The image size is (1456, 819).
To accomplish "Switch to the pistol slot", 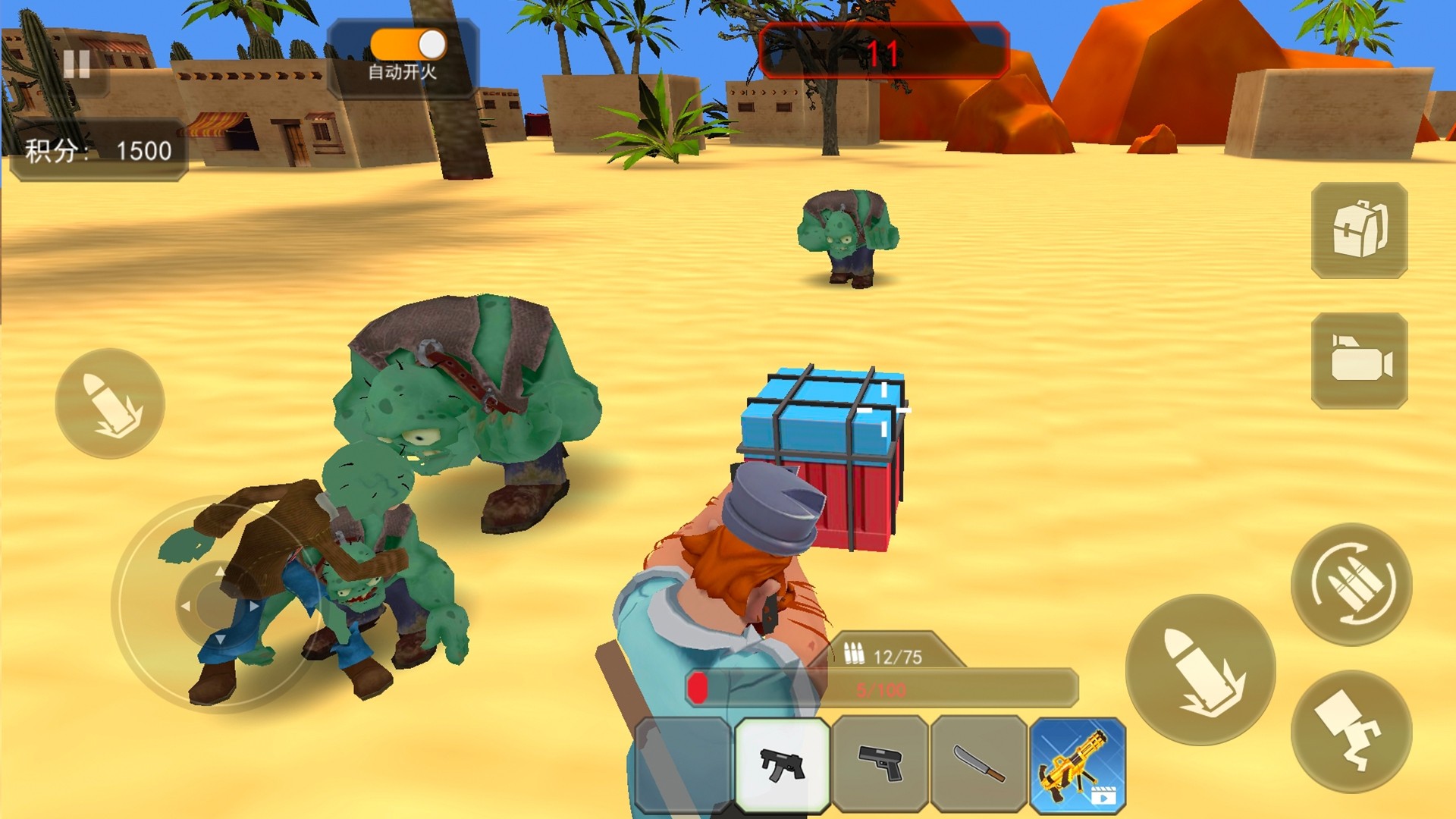I will 880,764.
